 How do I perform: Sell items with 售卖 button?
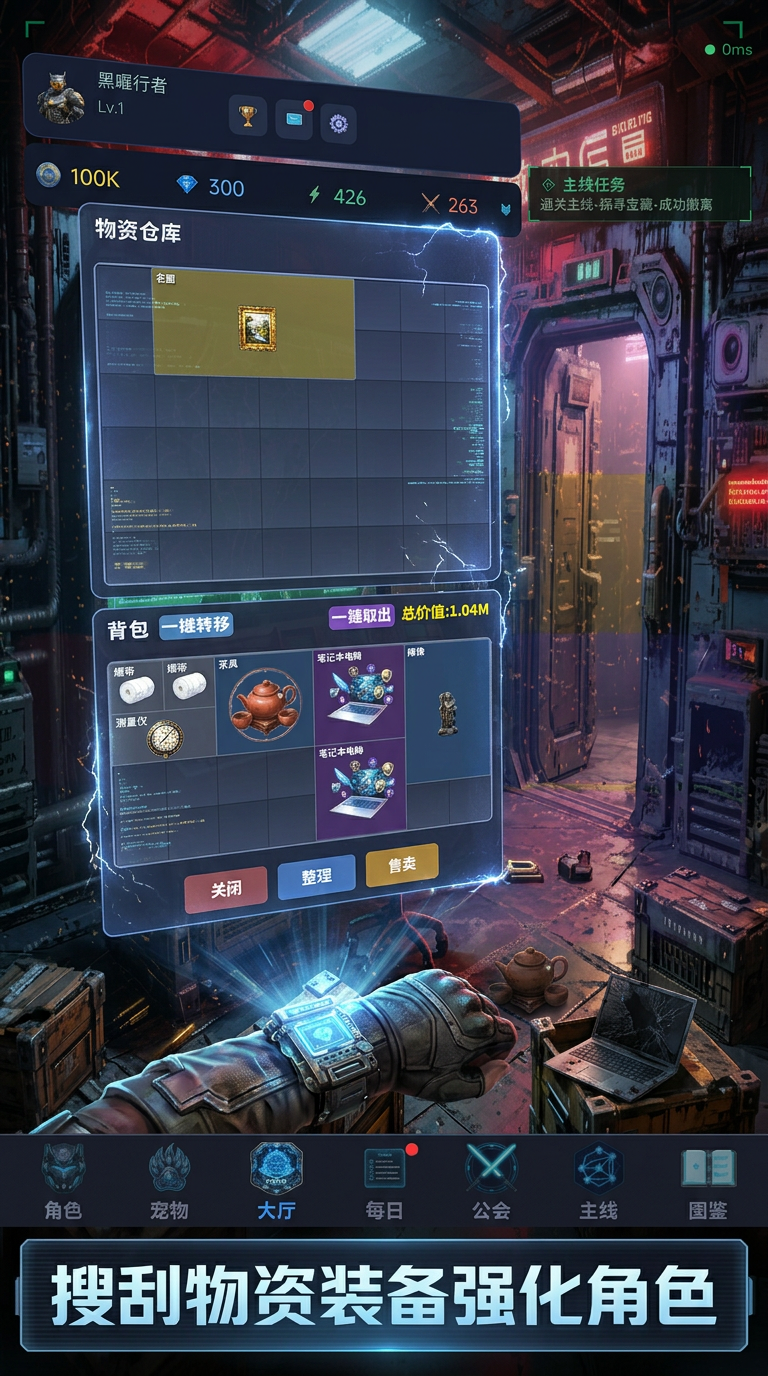[x=402, y=865]
